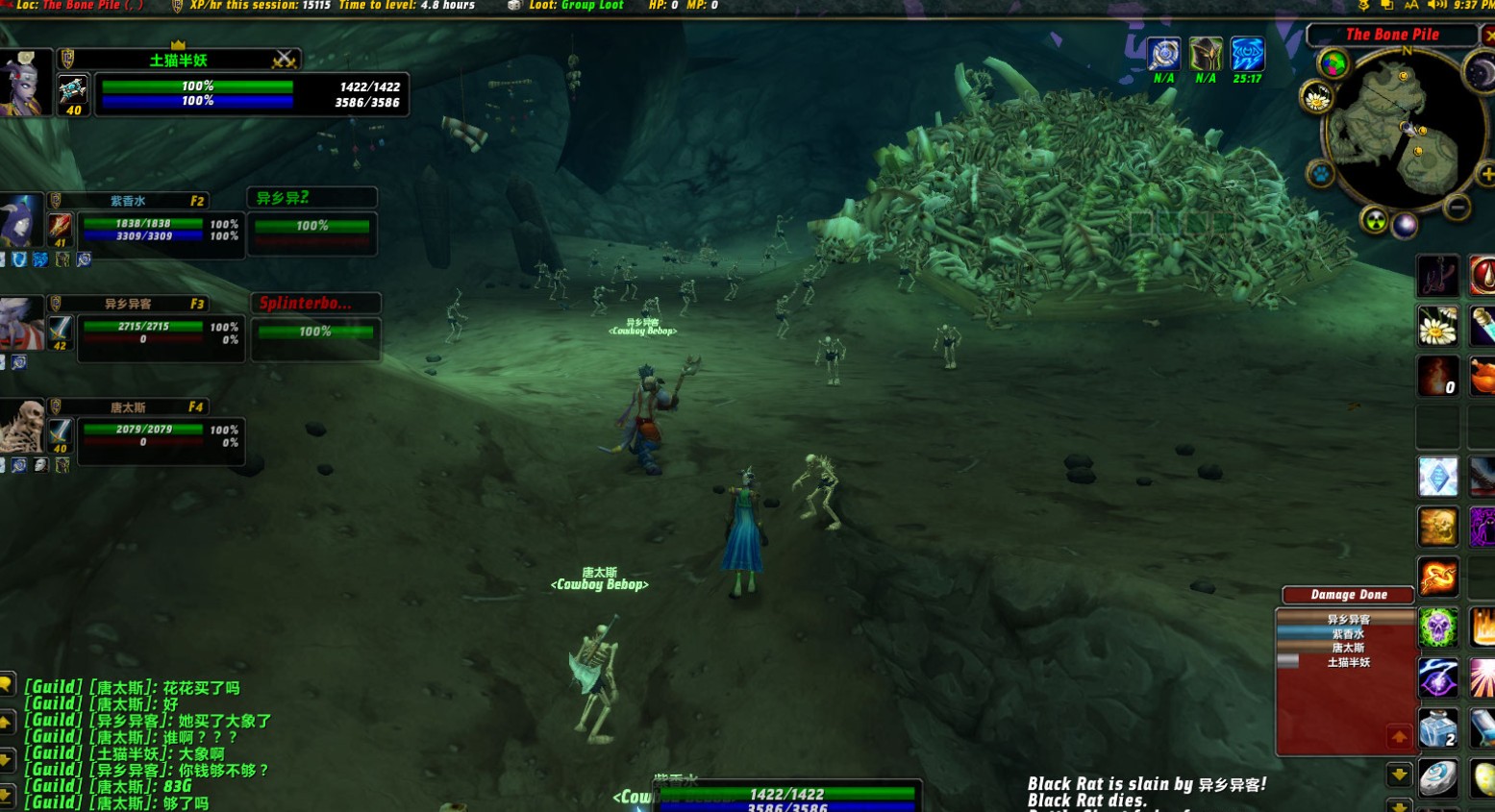Target the Splinterbo... enemy frame
This screenshot has width=1495, height=812.
coord(315,329)
